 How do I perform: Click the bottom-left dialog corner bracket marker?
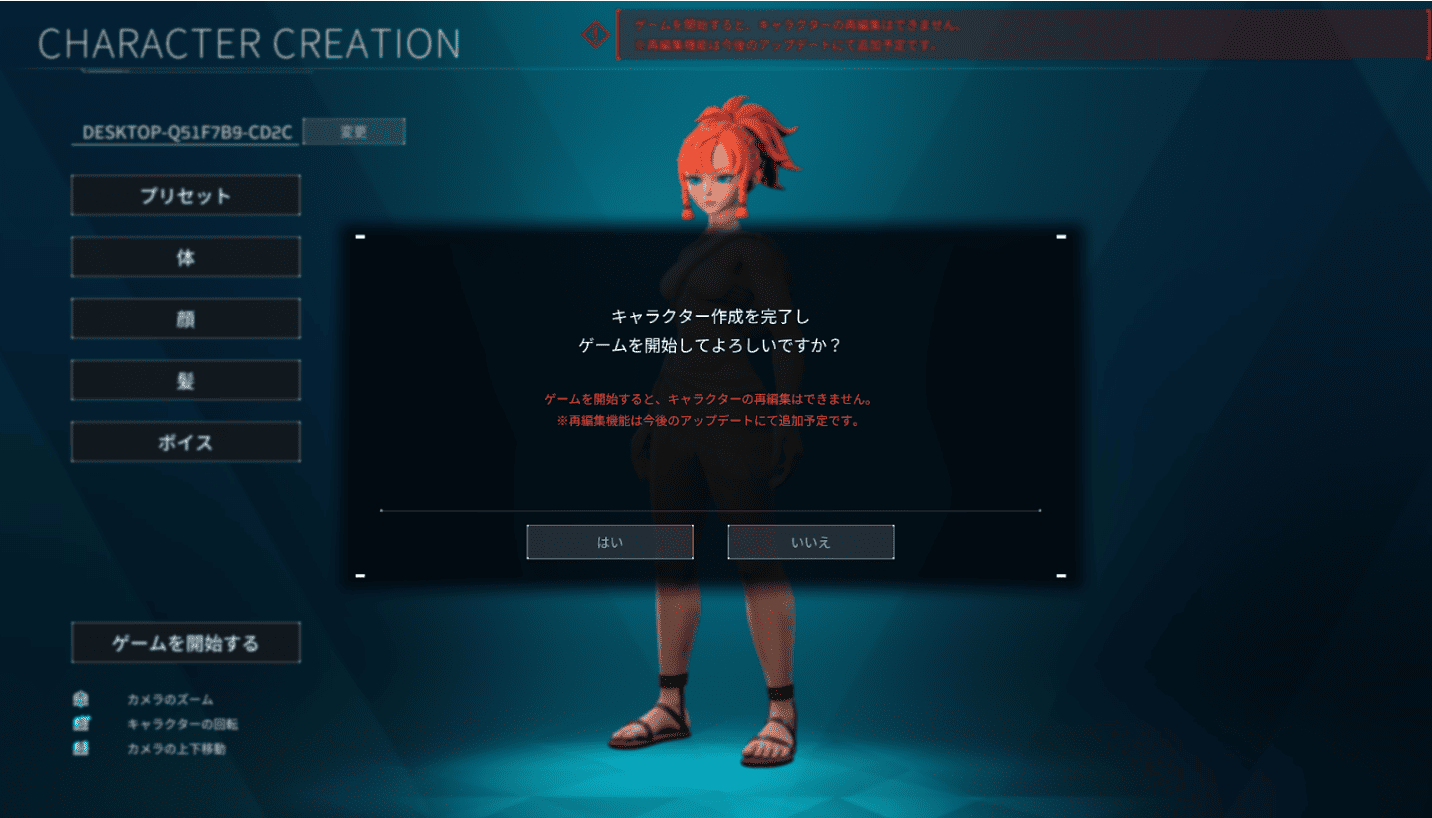[x=362, y=575]
